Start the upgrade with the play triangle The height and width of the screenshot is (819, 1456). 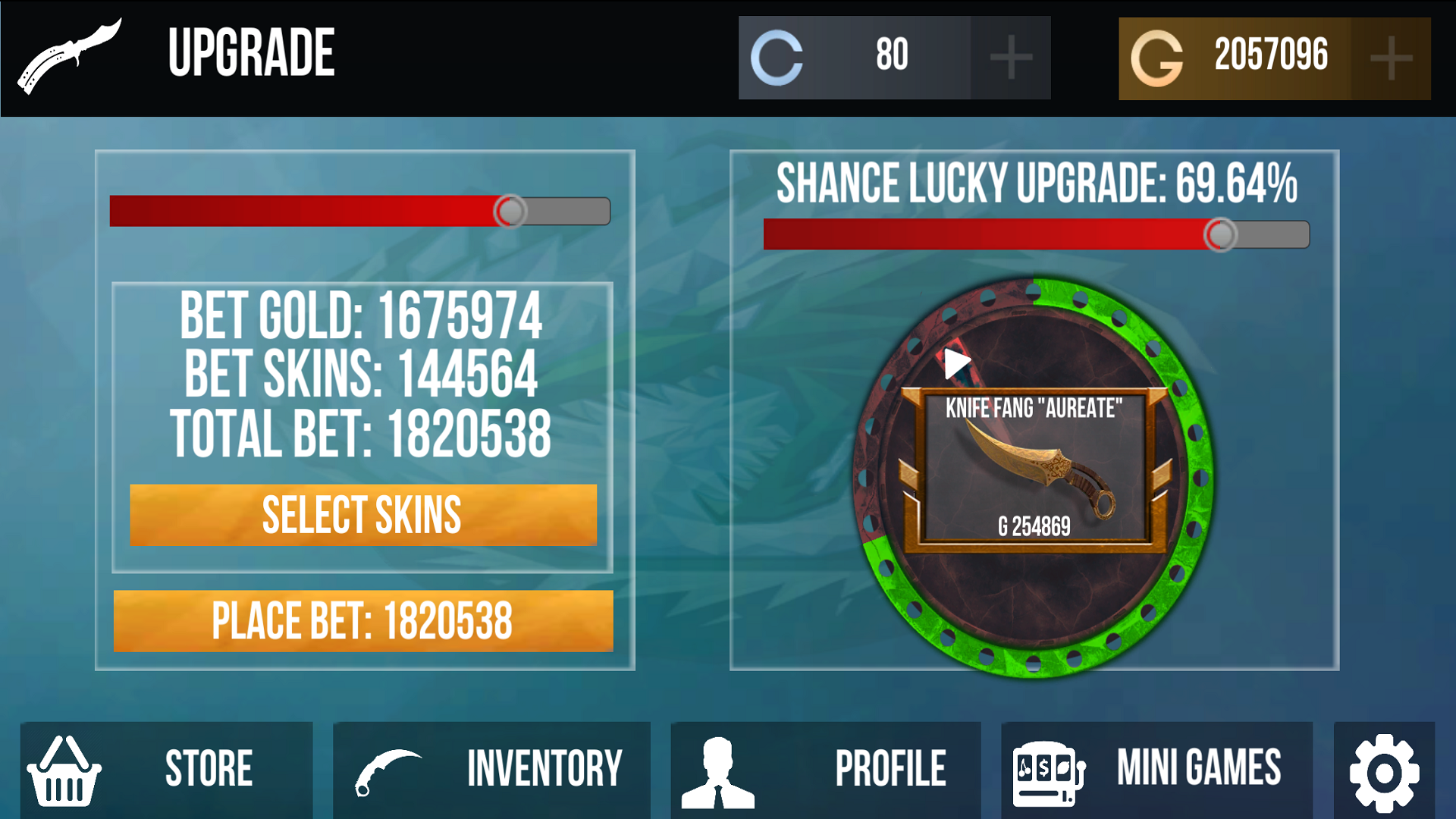point(957,362)
